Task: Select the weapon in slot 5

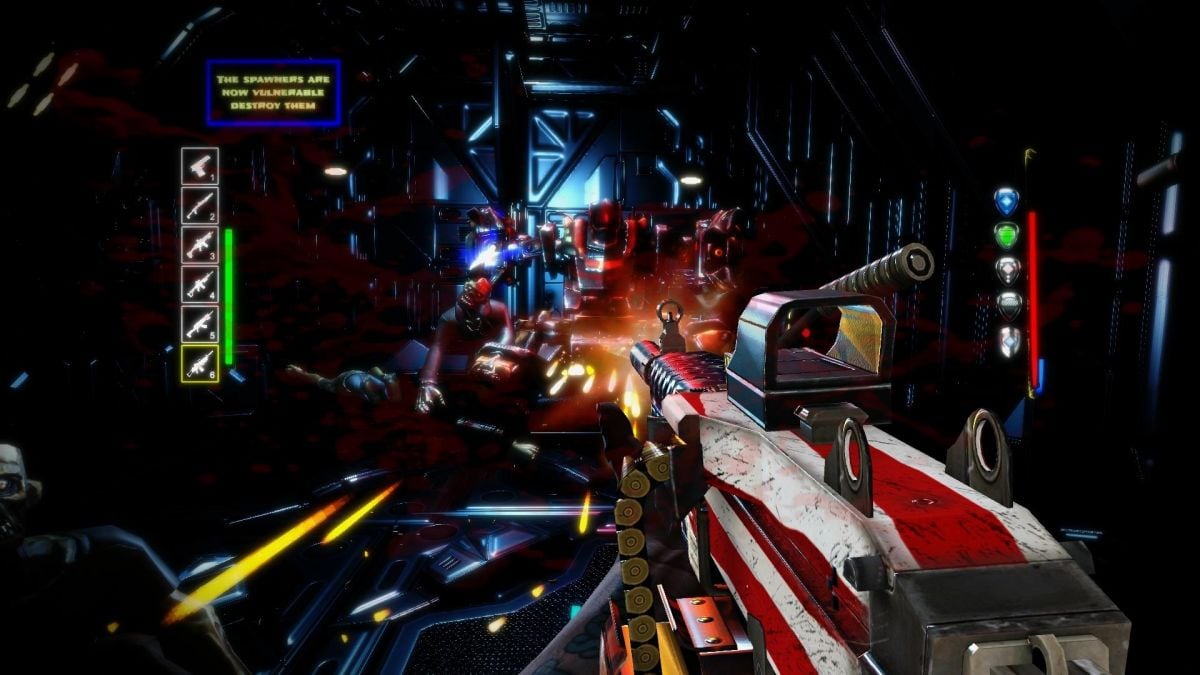Action: 200,322
